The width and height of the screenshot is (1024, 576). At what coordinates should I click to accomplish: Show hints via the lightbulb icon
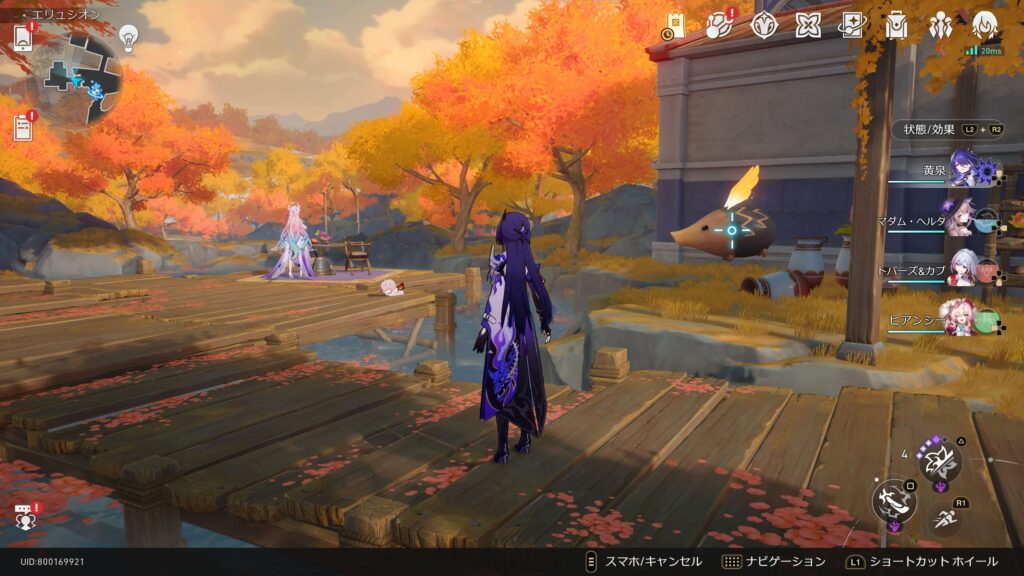[x=128, y=37]
